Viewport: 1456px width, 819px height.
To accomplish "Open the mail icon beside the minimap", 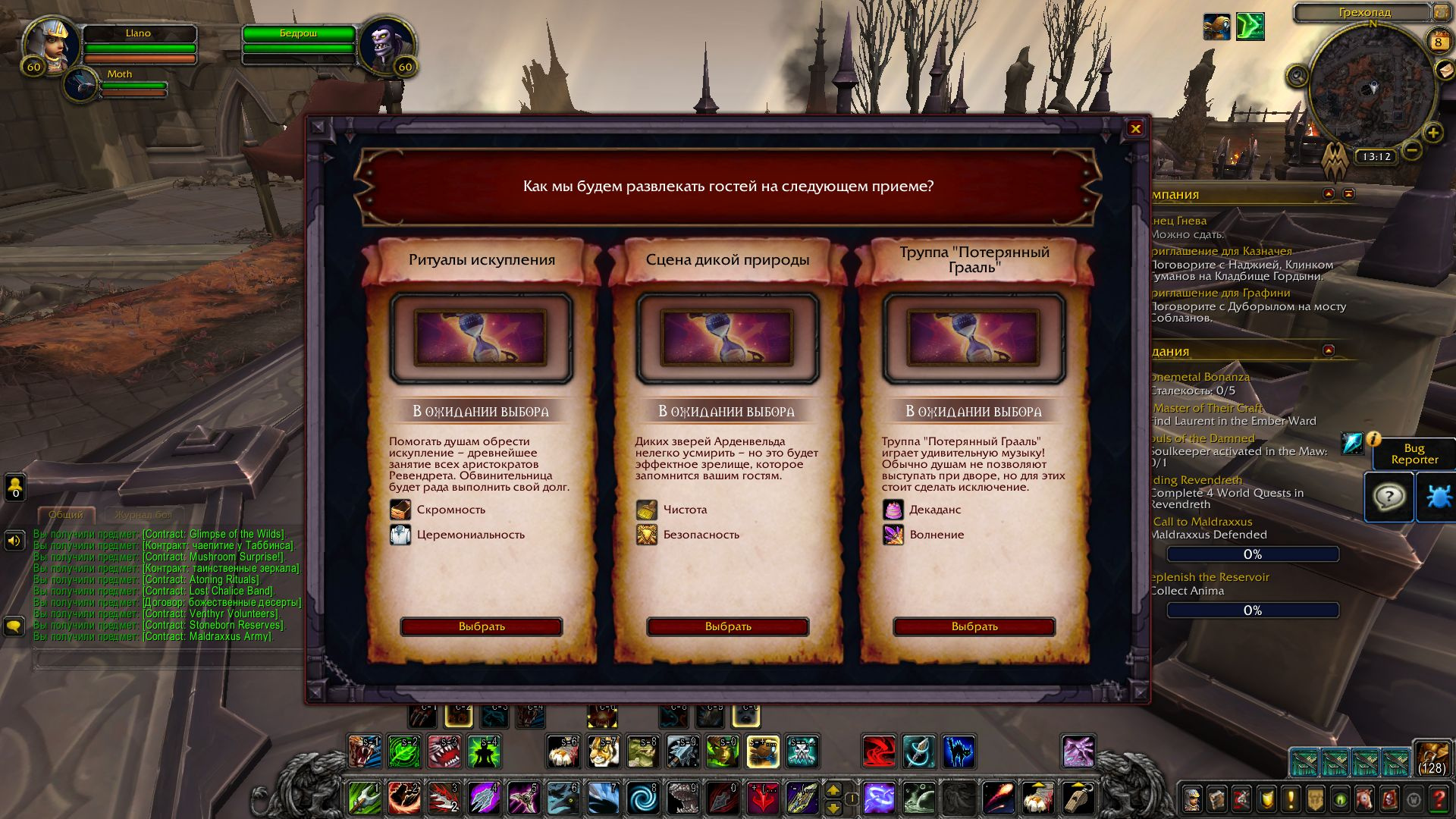I will click(1445, 71).
